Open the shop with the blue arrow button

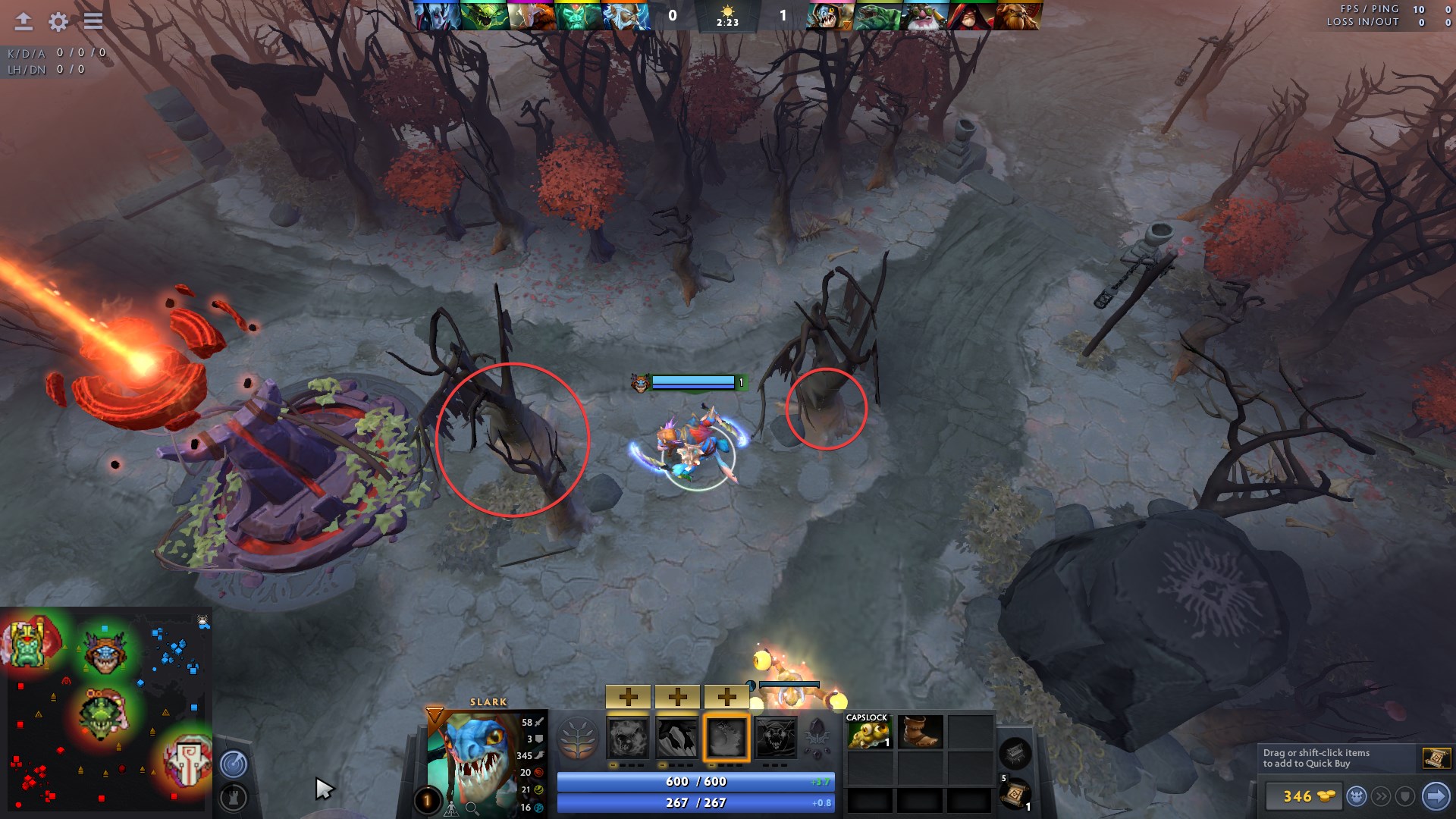pos(1436,796)
